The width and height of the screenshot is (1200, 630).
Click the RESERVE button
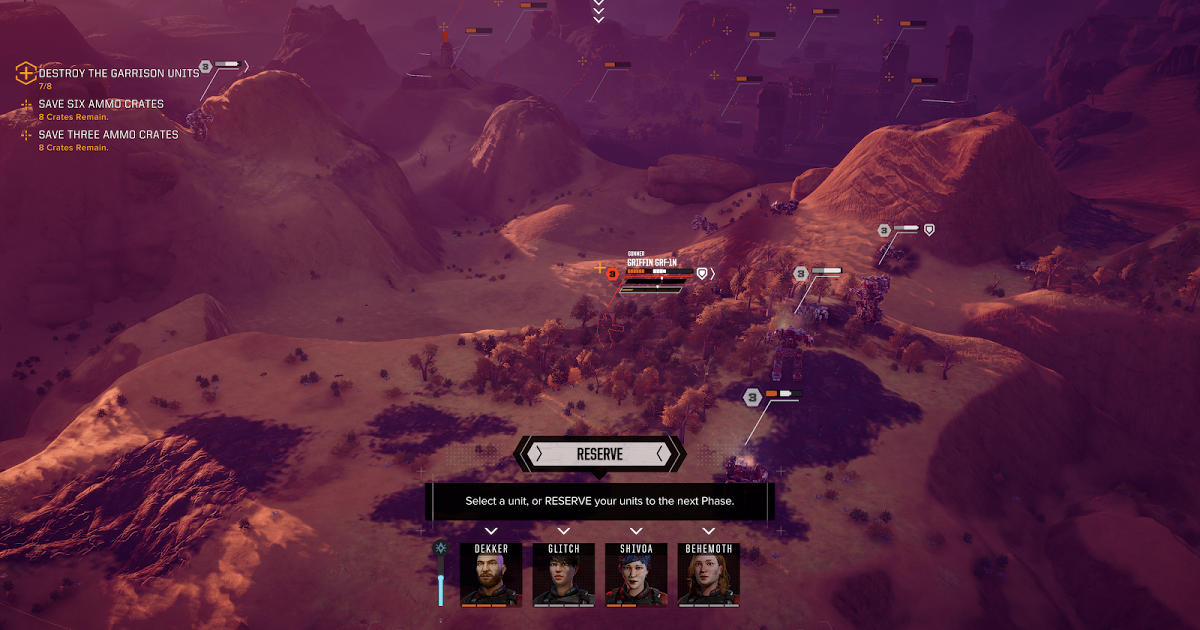tap(599, 454)
